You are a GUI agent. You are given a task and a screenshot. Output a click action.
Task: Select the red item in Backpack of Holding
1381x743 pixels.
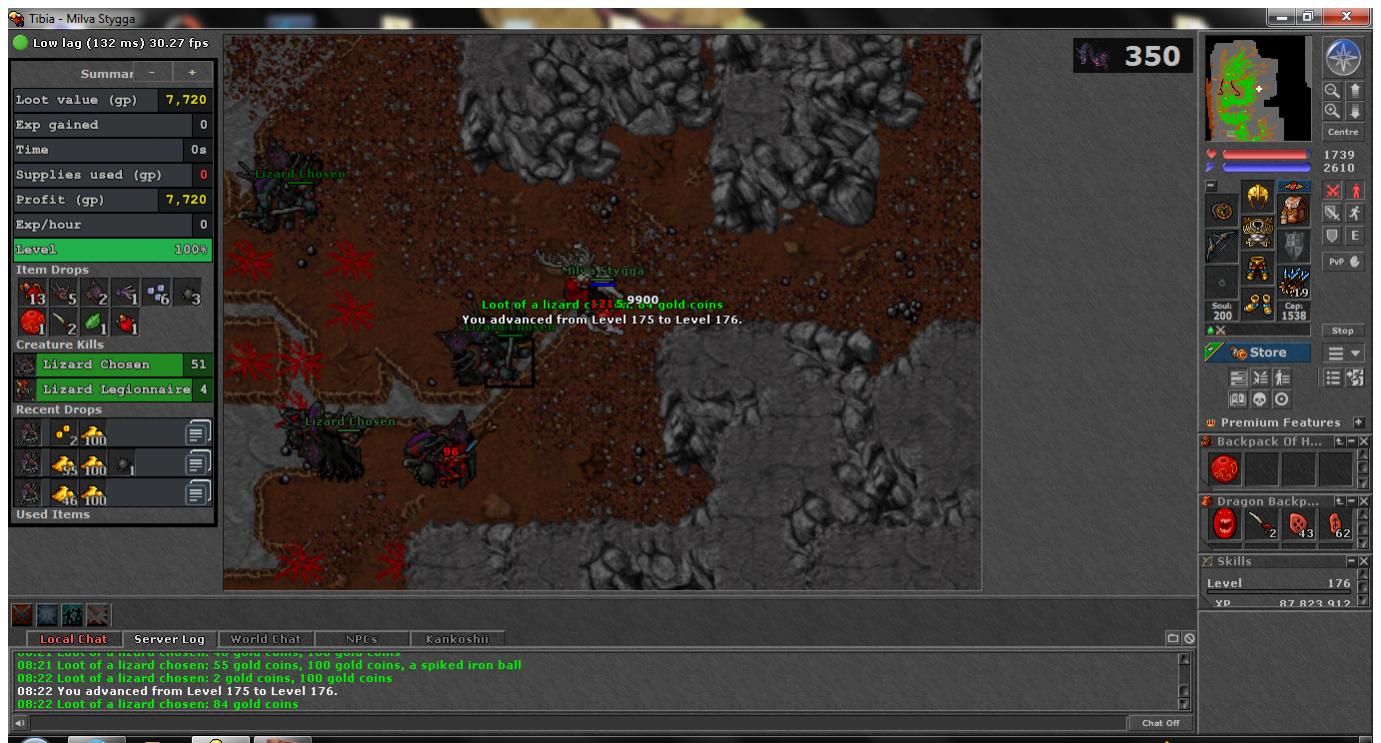pyautogui.click(x=1224, y=468)
